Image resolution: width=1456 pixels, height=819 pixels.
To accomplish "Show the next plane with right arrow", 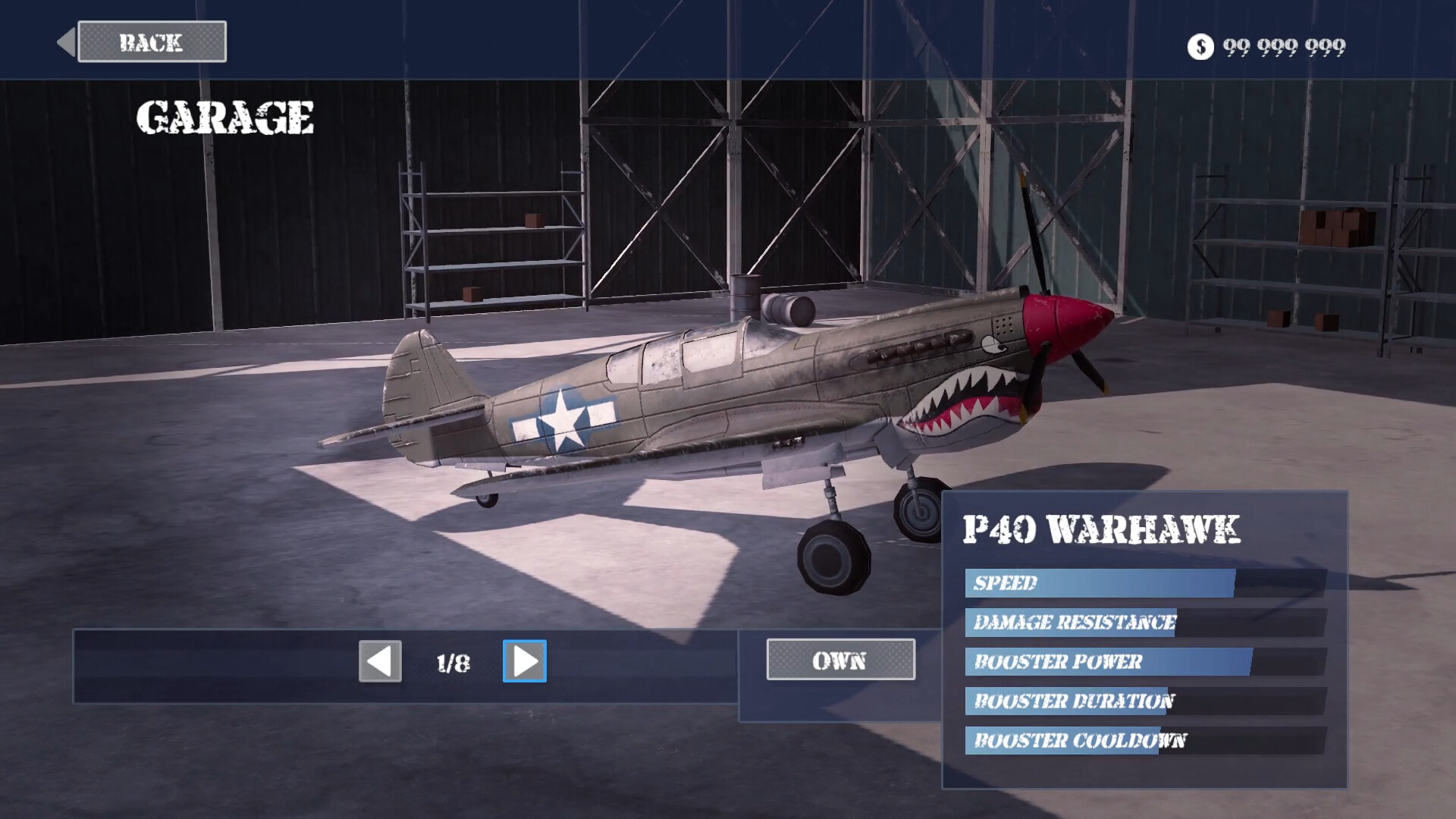I will tap(524, 661).
